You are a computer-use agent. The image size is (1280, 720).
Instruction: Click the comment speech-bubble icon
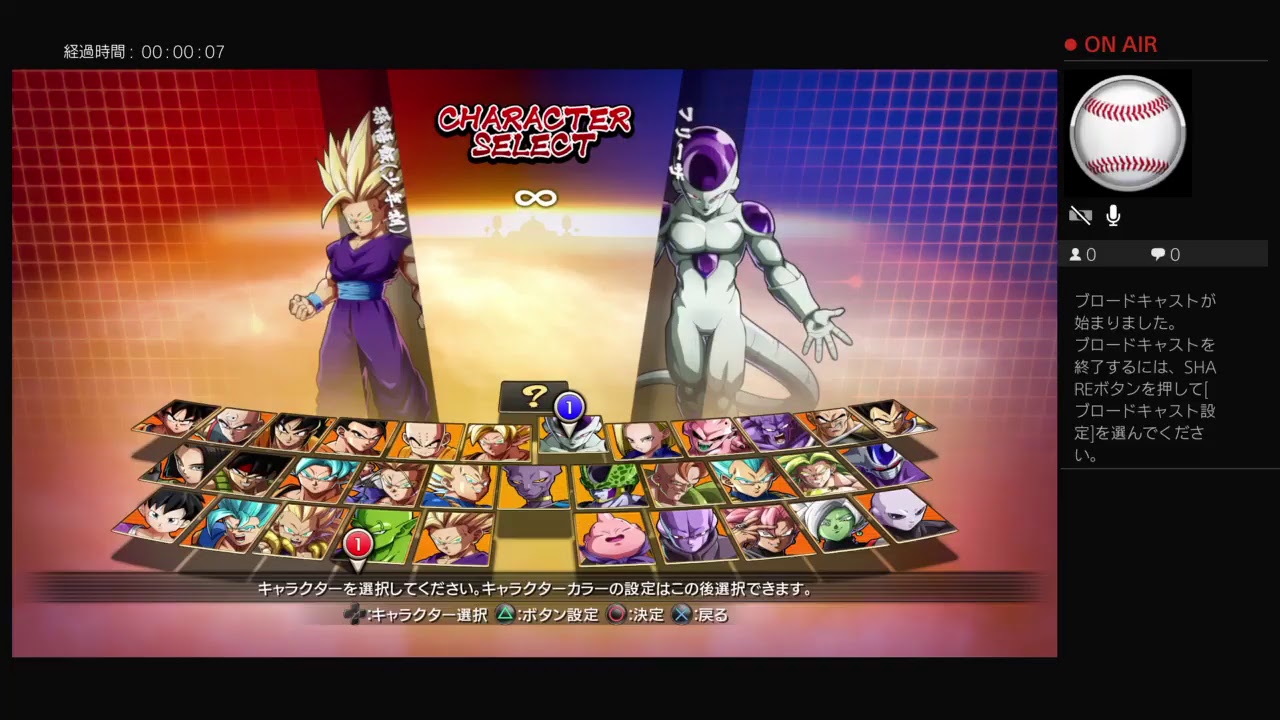coord(1160,254)
